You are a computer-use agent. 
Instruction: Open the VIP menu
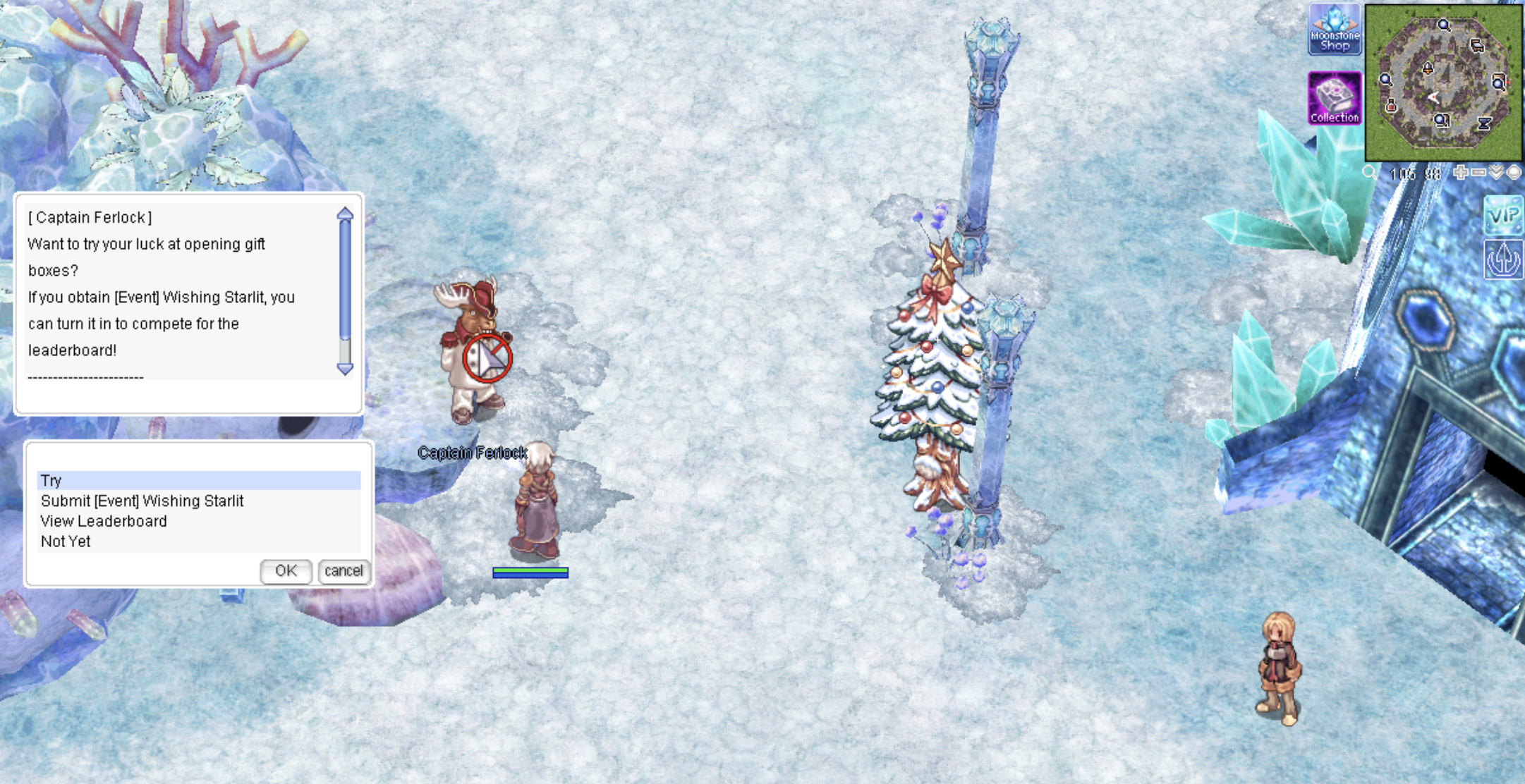pos(1503,216)
